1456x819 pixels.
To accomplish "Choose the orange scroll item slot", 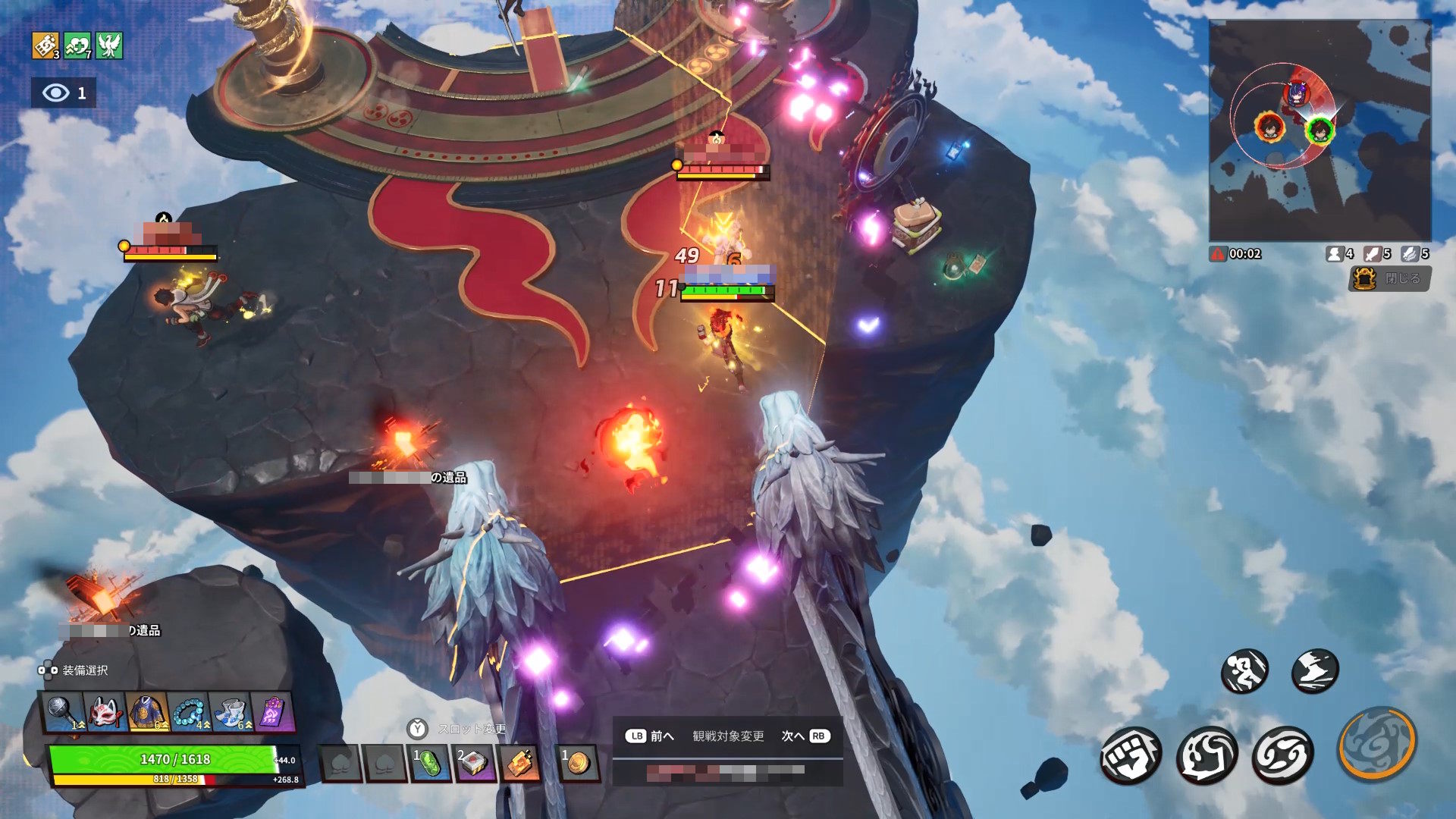I will click(519, 763).
